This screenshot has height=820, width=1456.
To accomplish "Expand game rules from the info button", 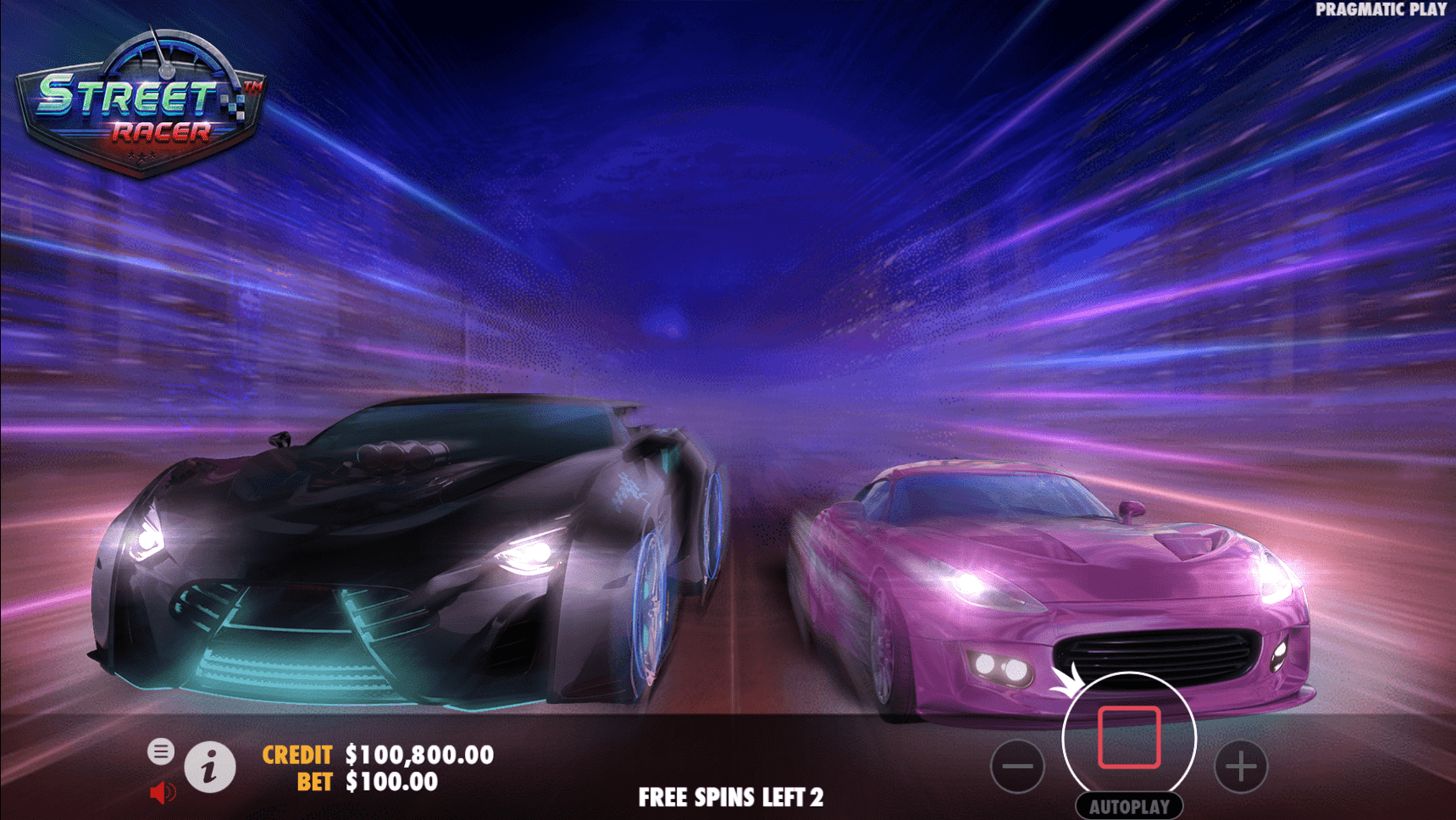I will 210,766.
